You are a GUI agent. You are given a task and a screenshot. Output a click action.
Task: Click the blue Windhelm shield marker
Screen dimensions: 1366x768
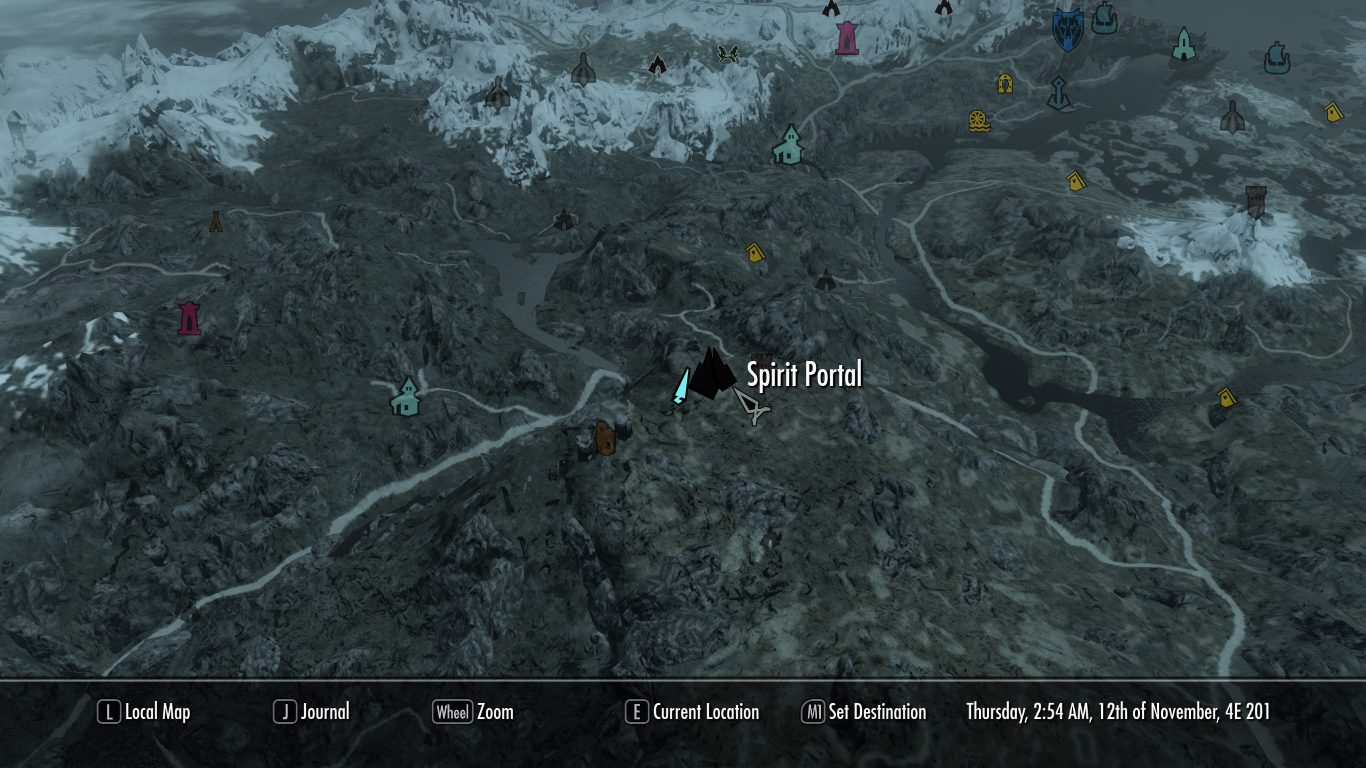1066,30
